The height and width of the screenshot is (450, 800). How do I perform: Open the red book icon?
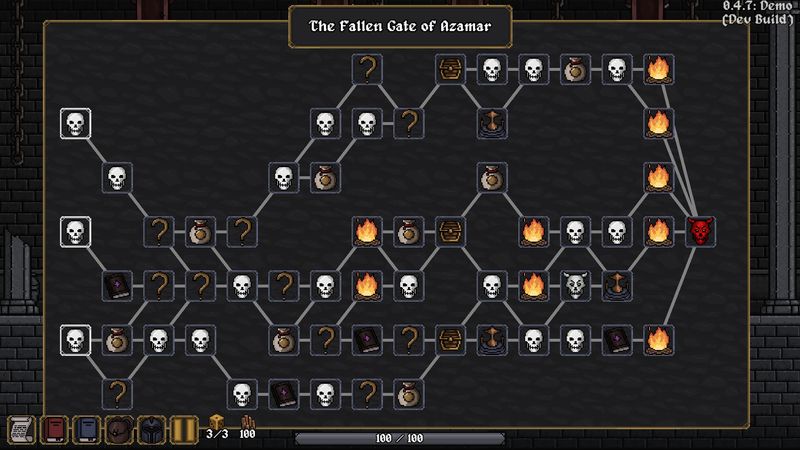click(54, 430)
